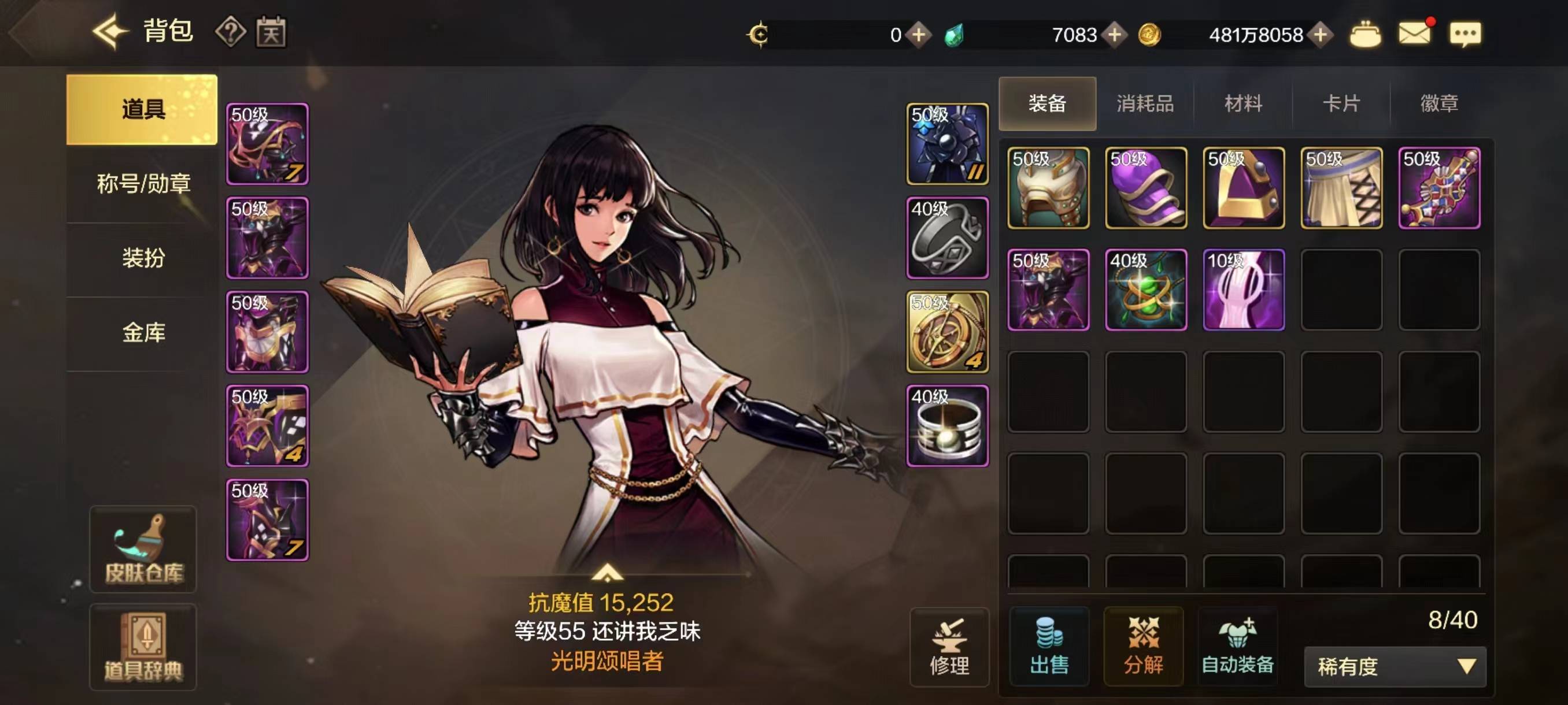Image resolution: width=1568 pixels, height=705 pixels.
Task: Open the 稀有度 rarity sort dropdown
Action: 1397,666
